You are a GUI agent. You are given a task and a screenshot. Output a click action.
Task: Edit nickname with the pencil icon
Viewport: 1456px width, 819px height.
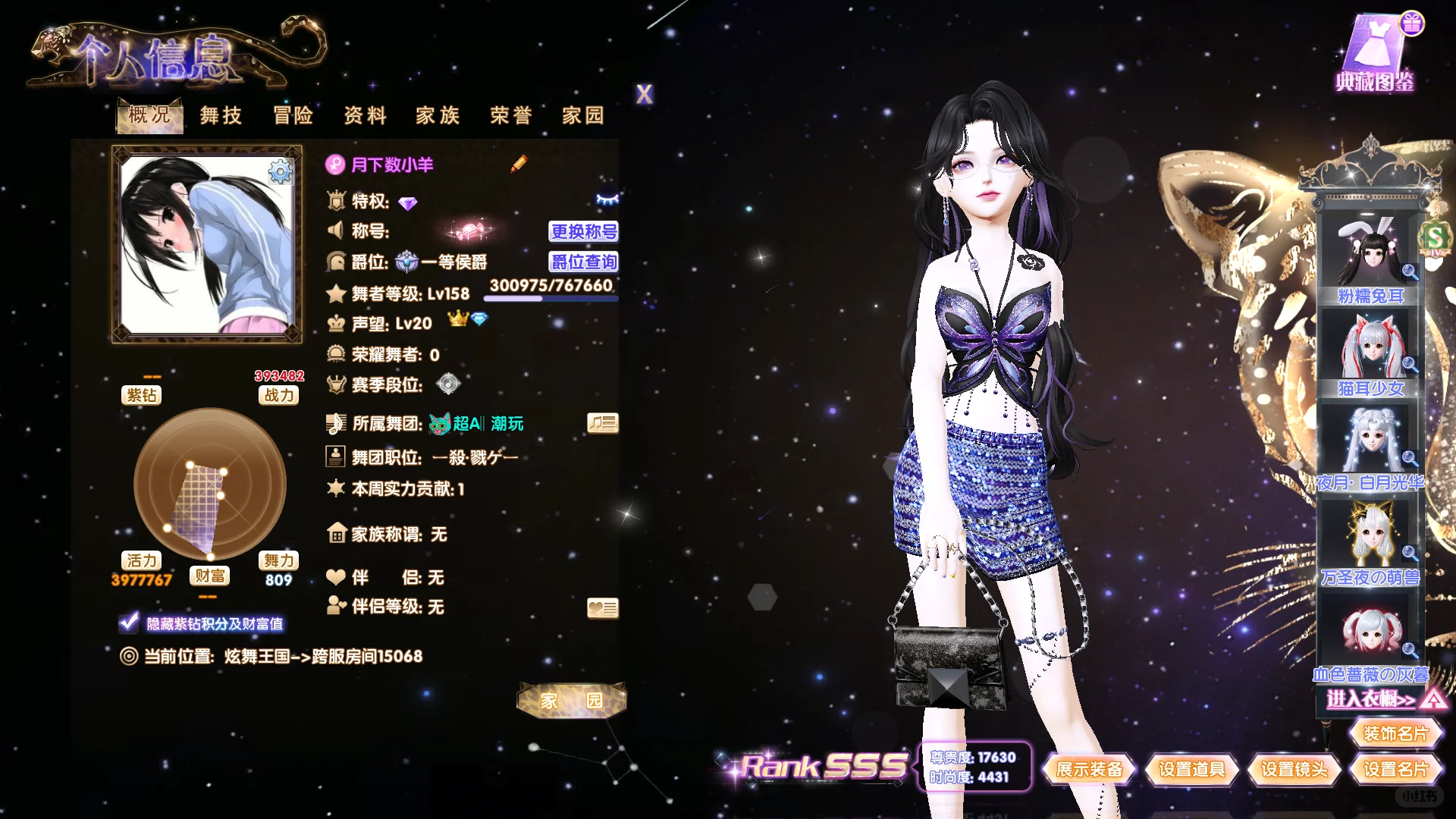[519, 164]
